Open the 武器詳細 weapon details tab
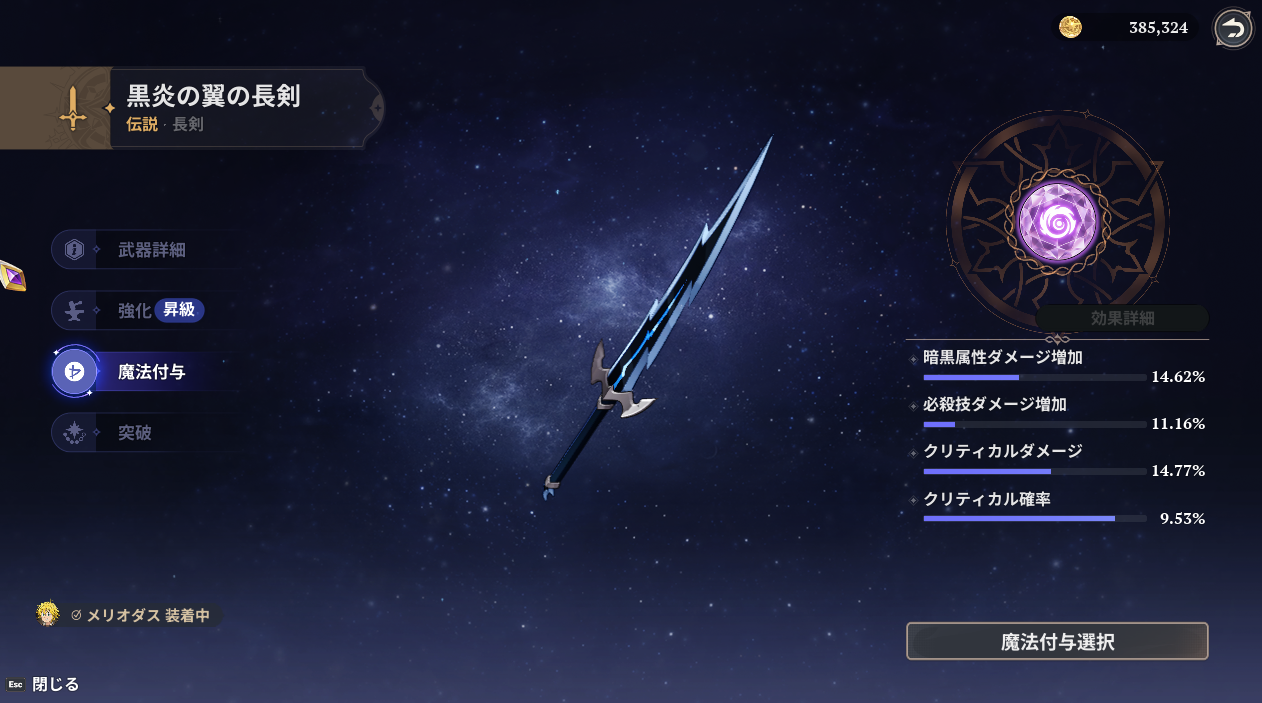The width and height of the screenshot is (1262, 703). point(150,250)
